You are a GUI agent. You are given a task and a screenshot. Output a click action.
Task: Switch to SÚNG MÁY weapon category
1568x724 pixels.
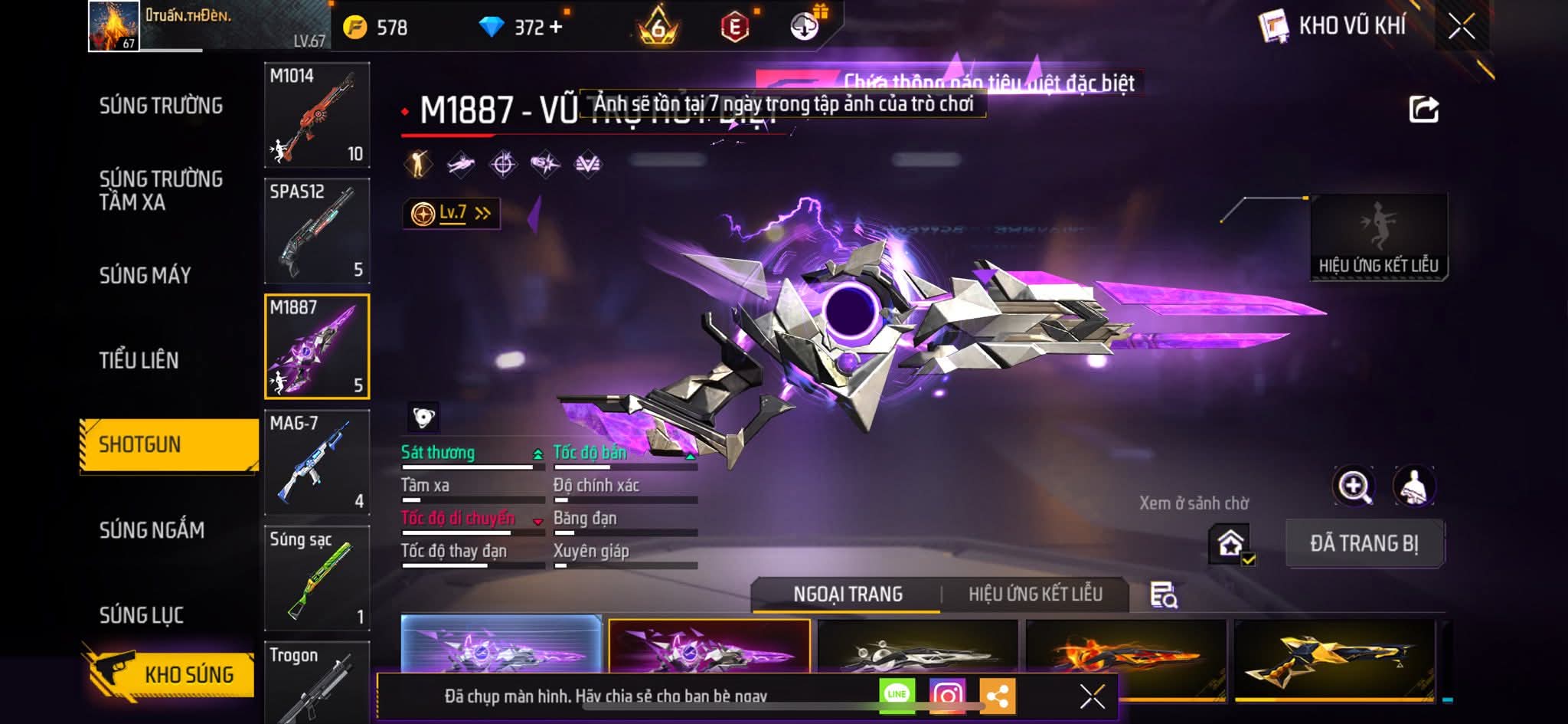coord(145,275)
